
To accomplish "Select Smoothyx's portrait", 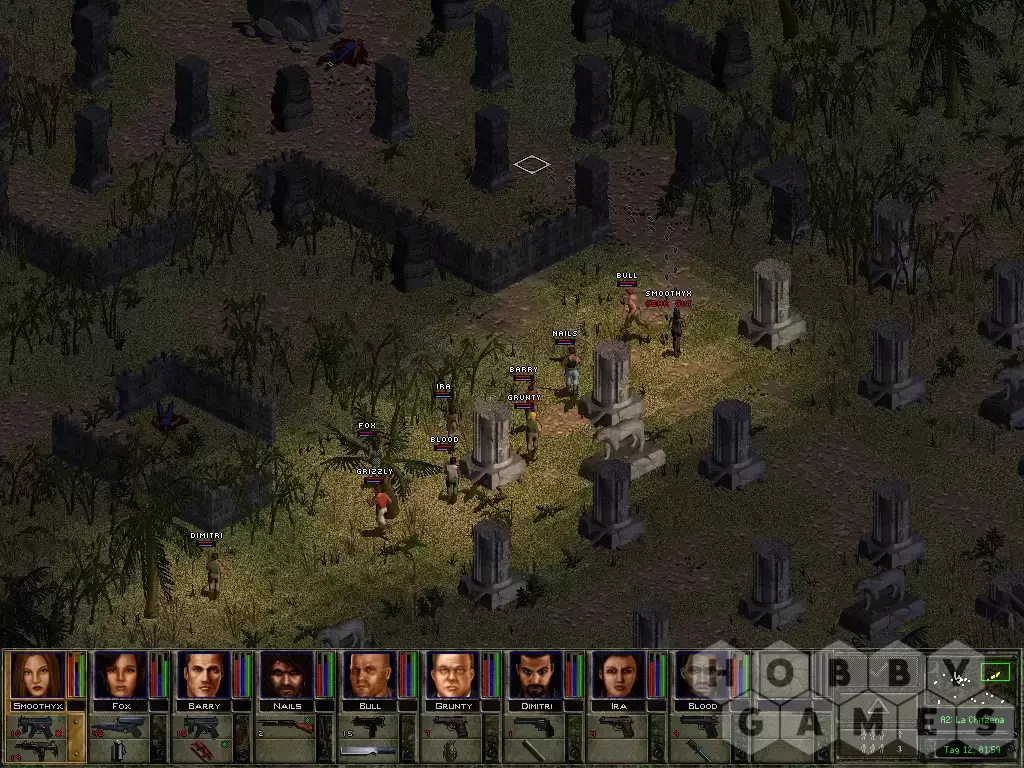I will (38, 676).
